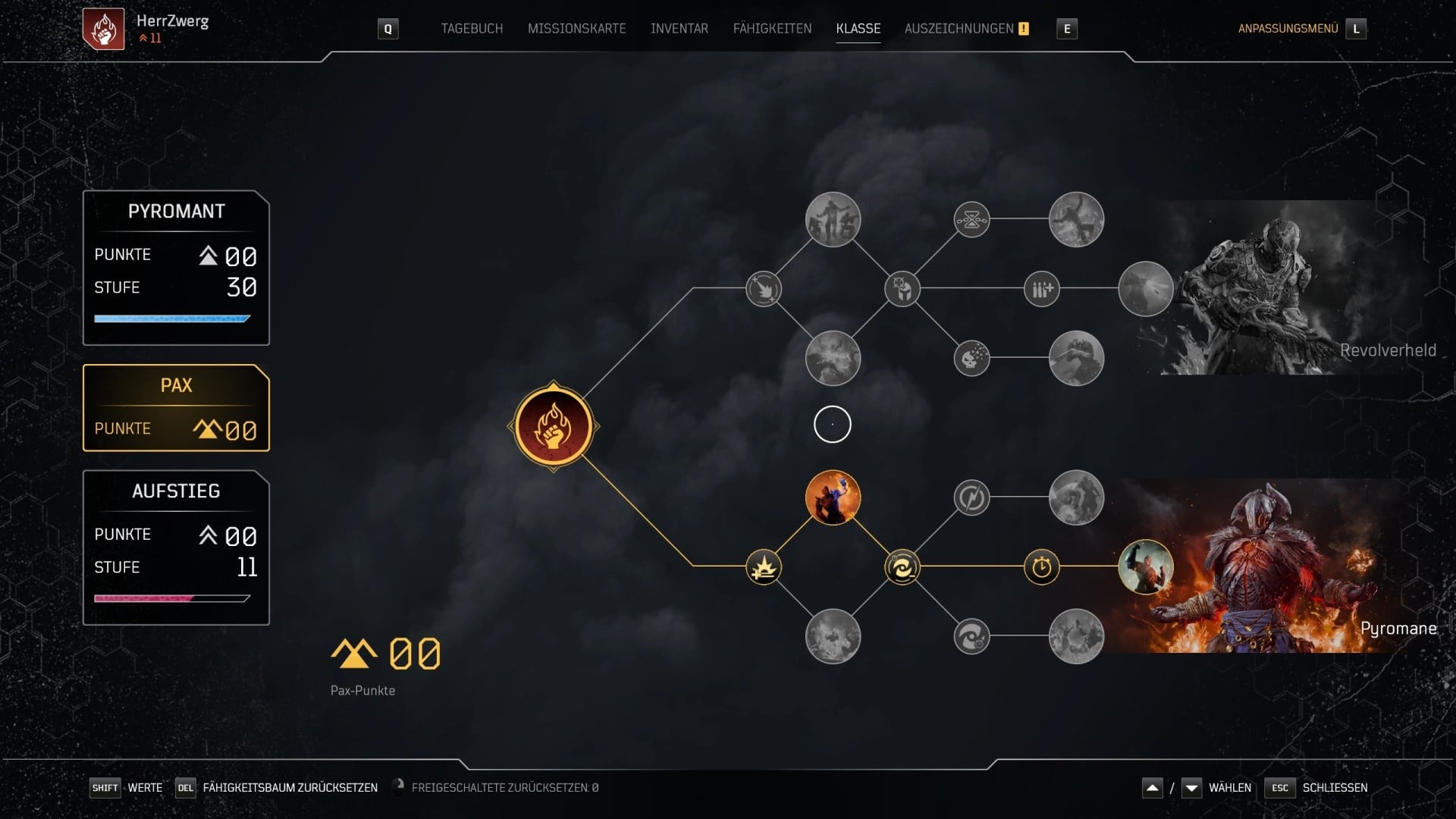Choose the skull node in Revolverheld branch
The height and width of the screenshot is (819, 1456).
click(971, 358)
